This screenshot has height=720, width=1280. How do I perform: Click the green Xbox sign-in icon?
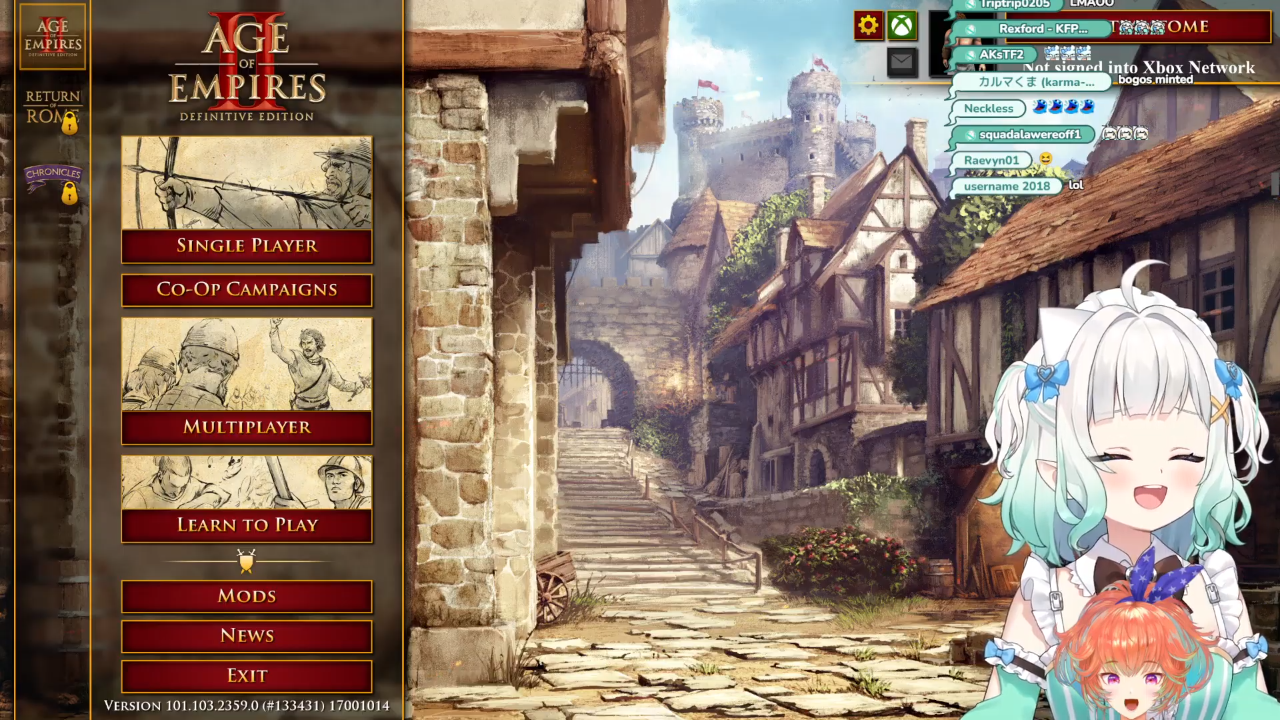pos(902,26)
